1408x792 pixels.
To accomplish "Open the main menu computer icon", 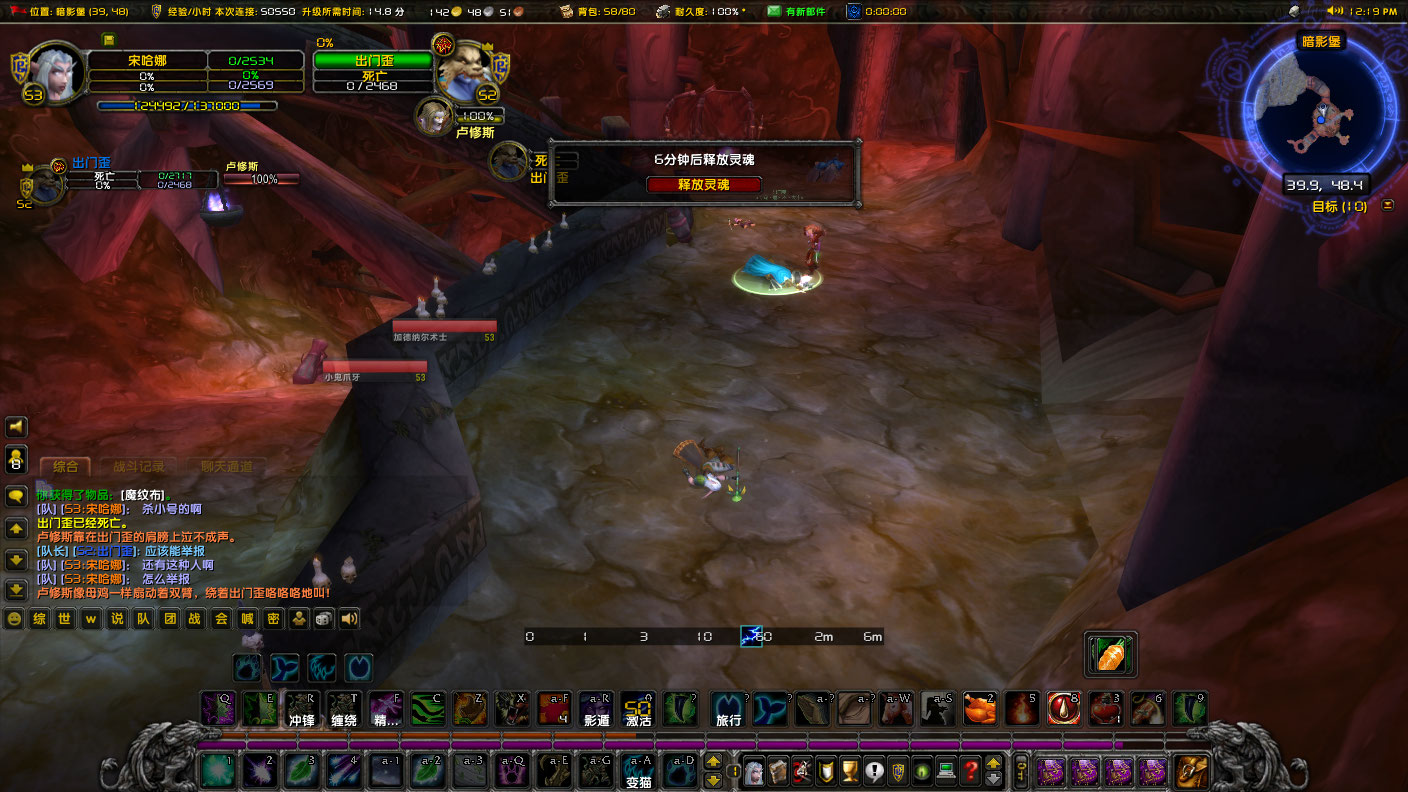I will [945, 771].
